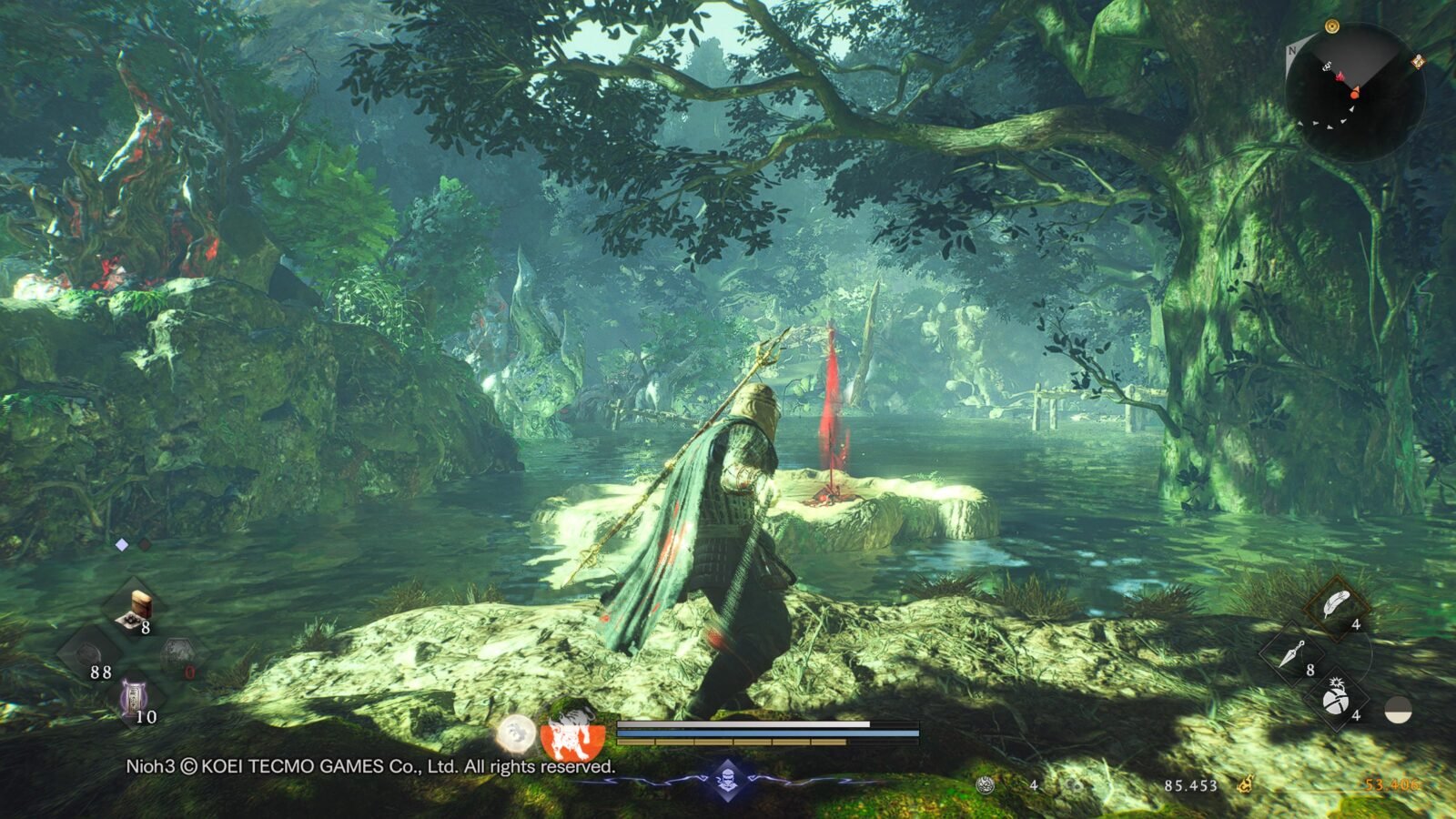Click the half-filled circle gauge icon
1456x819 pixels.
[1398, 711]
